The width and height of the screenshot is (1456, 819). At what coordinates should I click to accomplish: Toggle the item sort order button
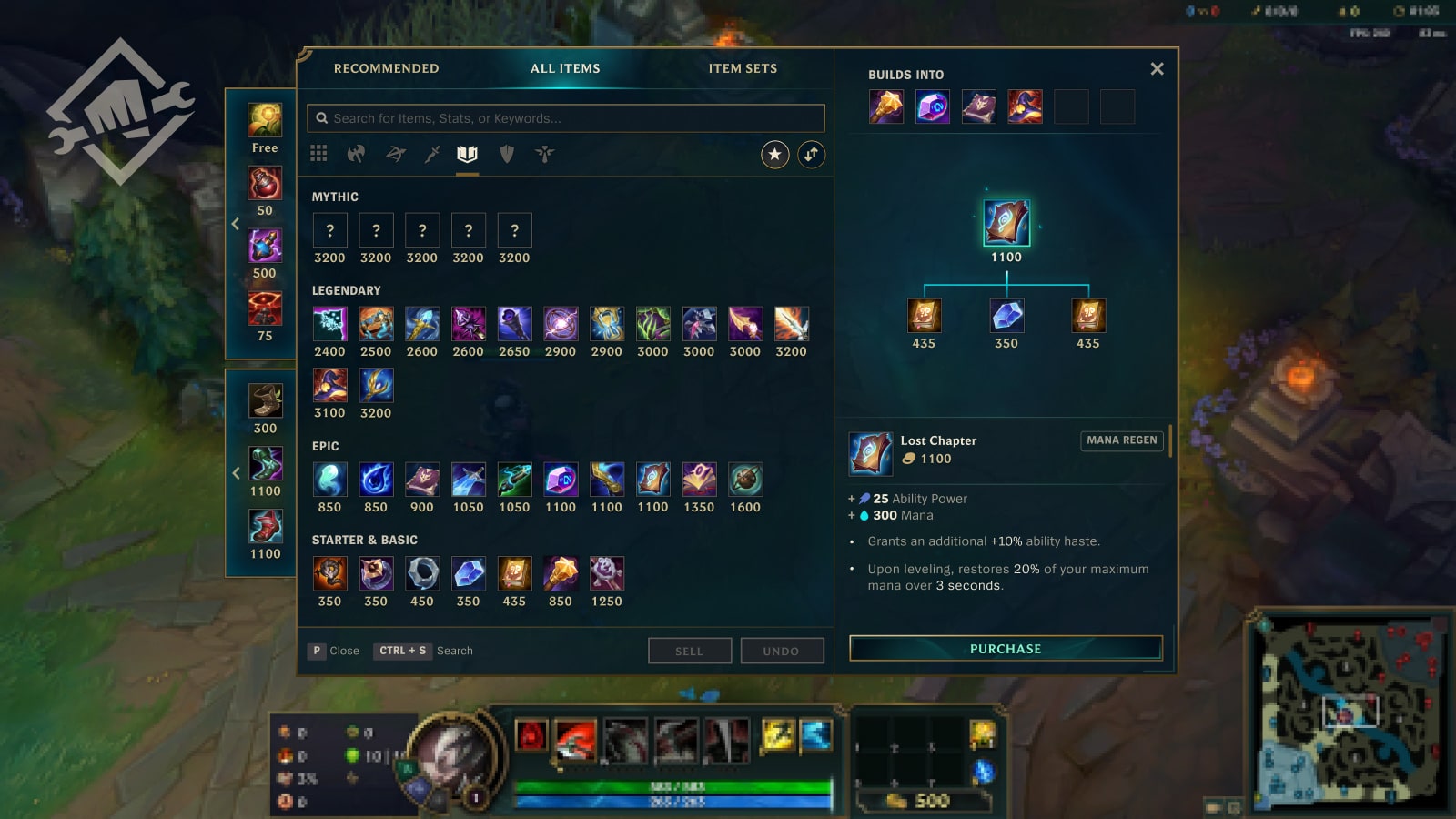(812, 155)
